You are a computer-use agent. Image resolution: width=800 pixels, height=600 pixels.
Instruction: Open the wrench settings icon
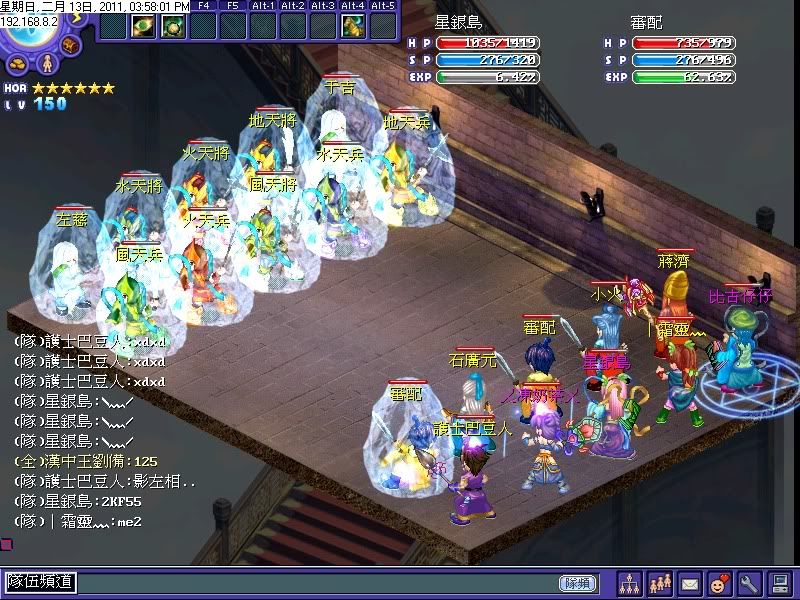coord(749,582)
